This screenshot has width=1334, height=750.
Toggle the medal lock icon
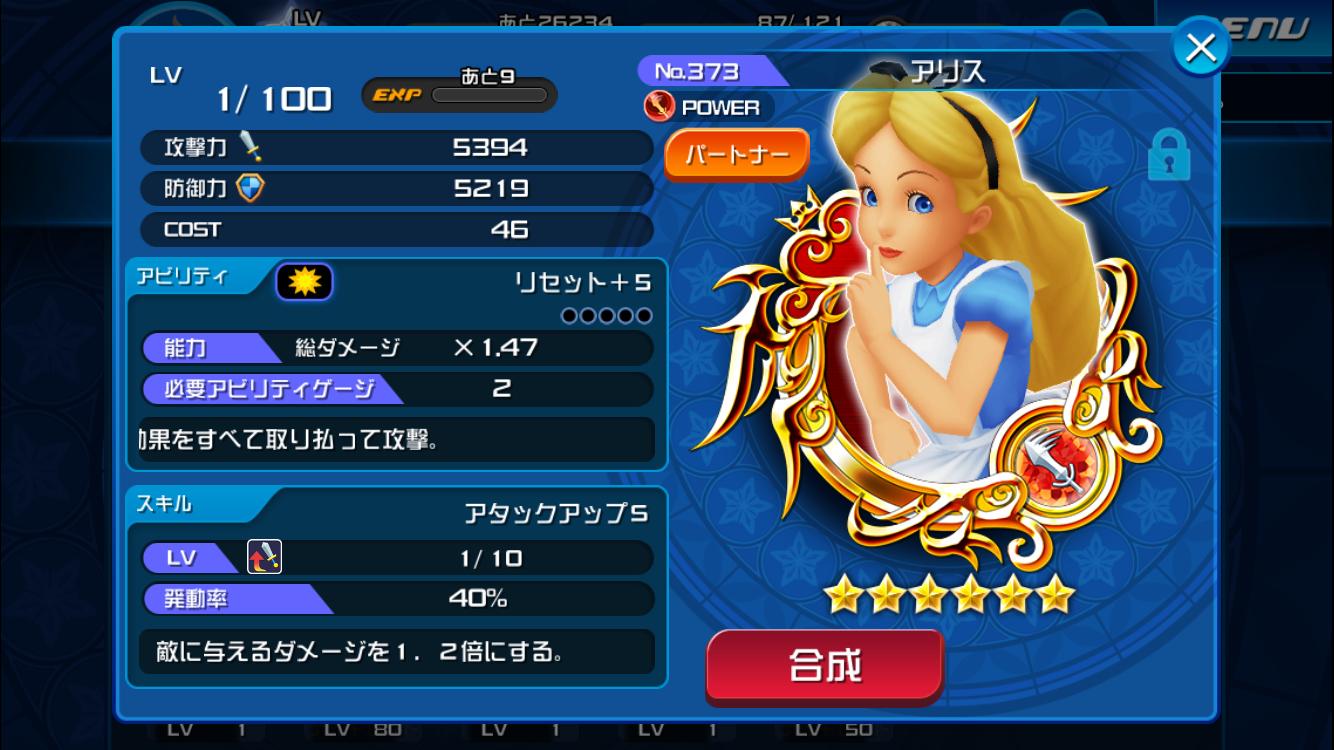(x=1168, y=154)
